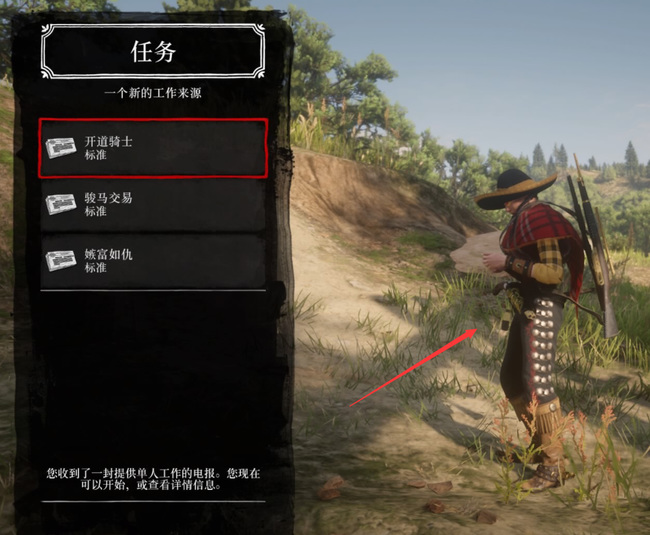This screenshot has width=650, height=535.
Task: Select the 开道骑士 mission entry
Action: point(153,148)
